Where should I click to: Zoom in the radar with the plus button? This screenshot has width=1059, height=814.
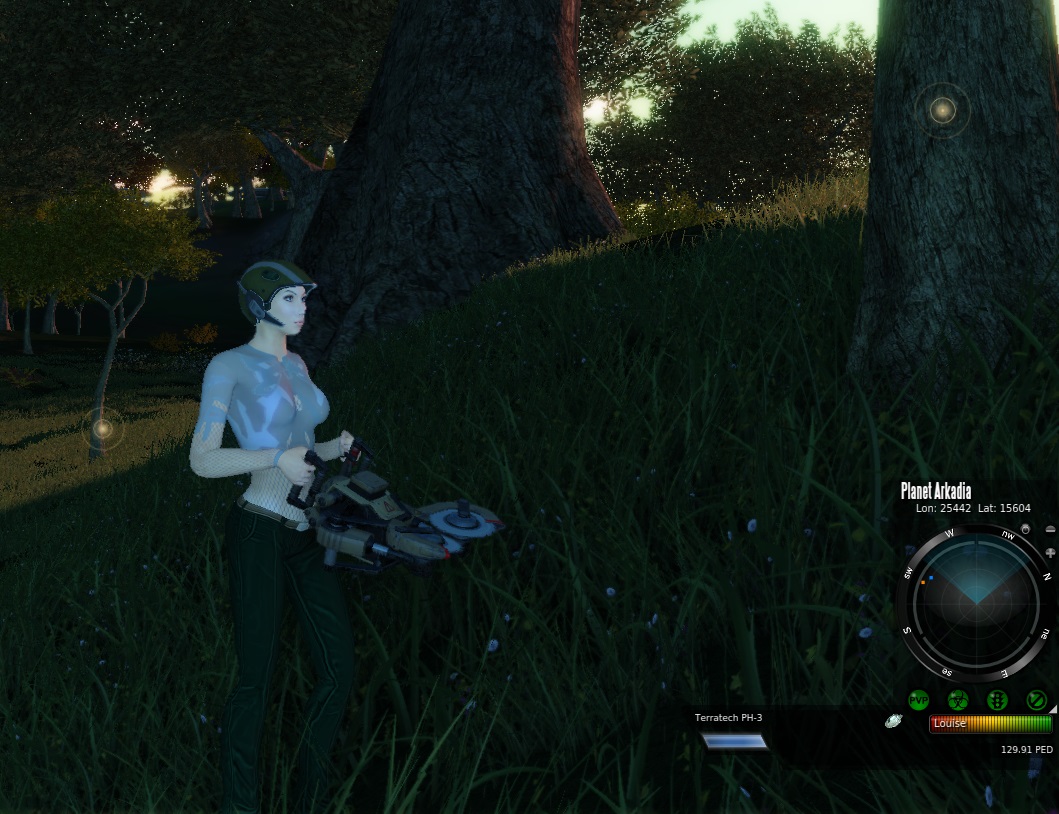coord(1050,552)
